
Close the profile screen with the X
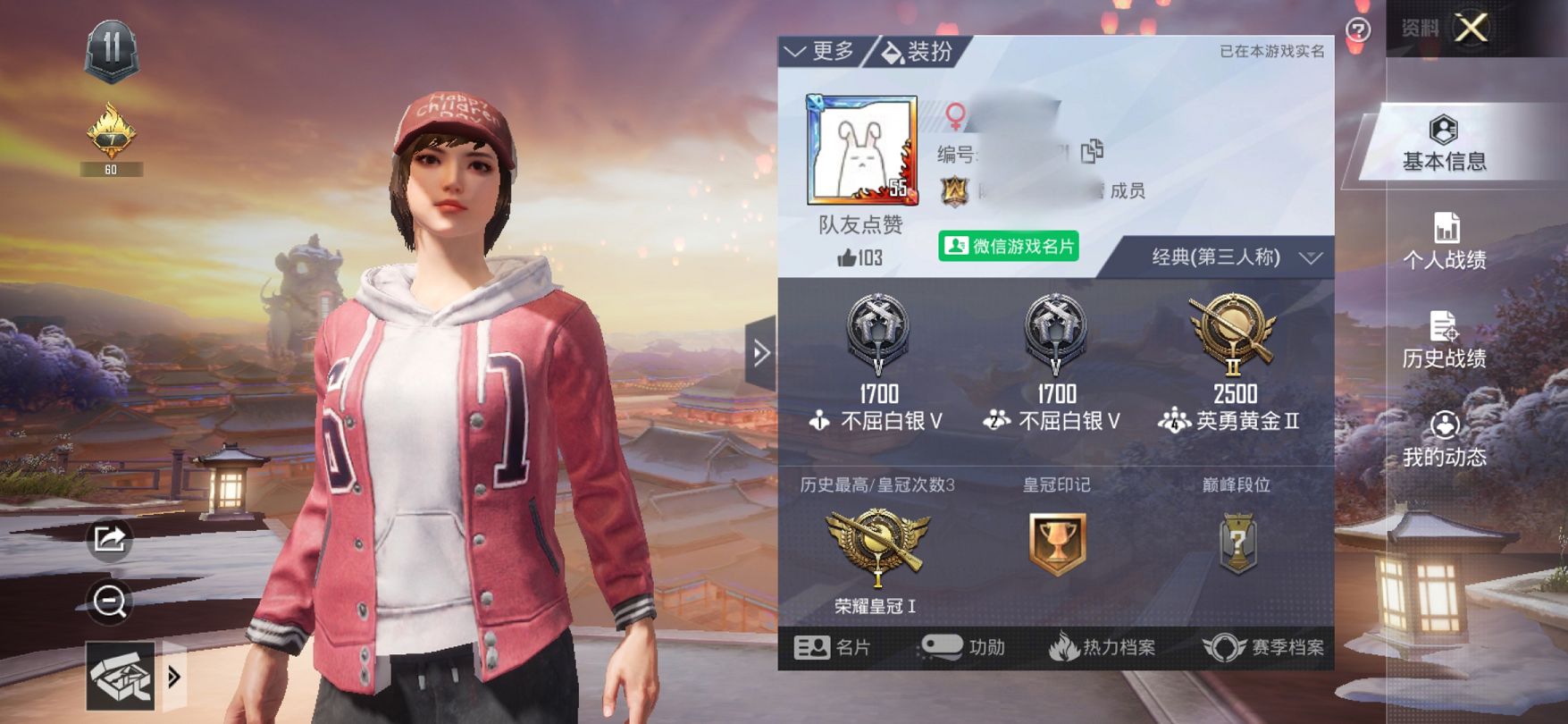pos(1471,29)
